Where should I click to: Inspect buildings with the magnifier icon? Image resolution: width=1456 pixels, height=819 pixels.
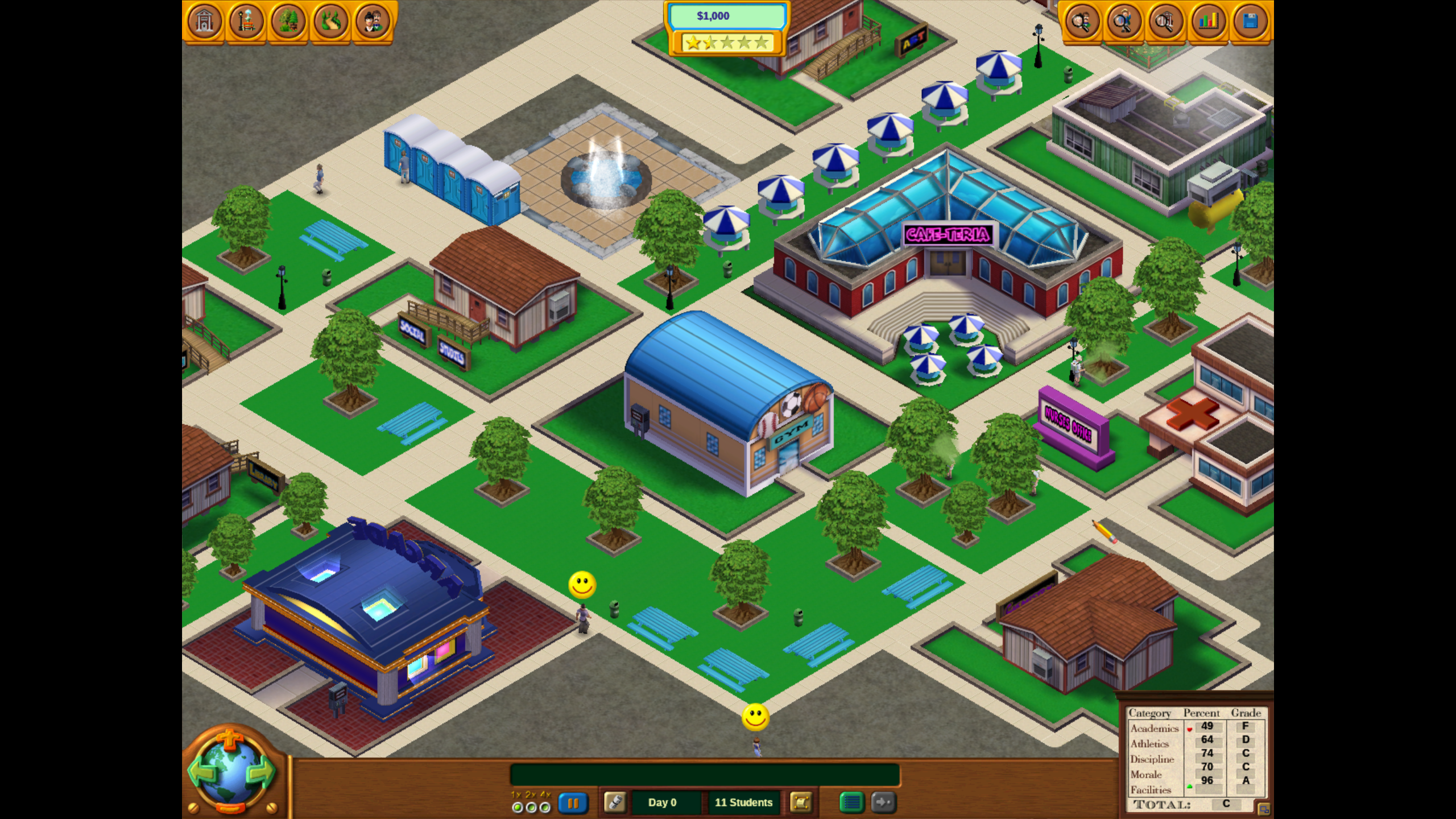pyautogui.click(x=1165, y=22)
